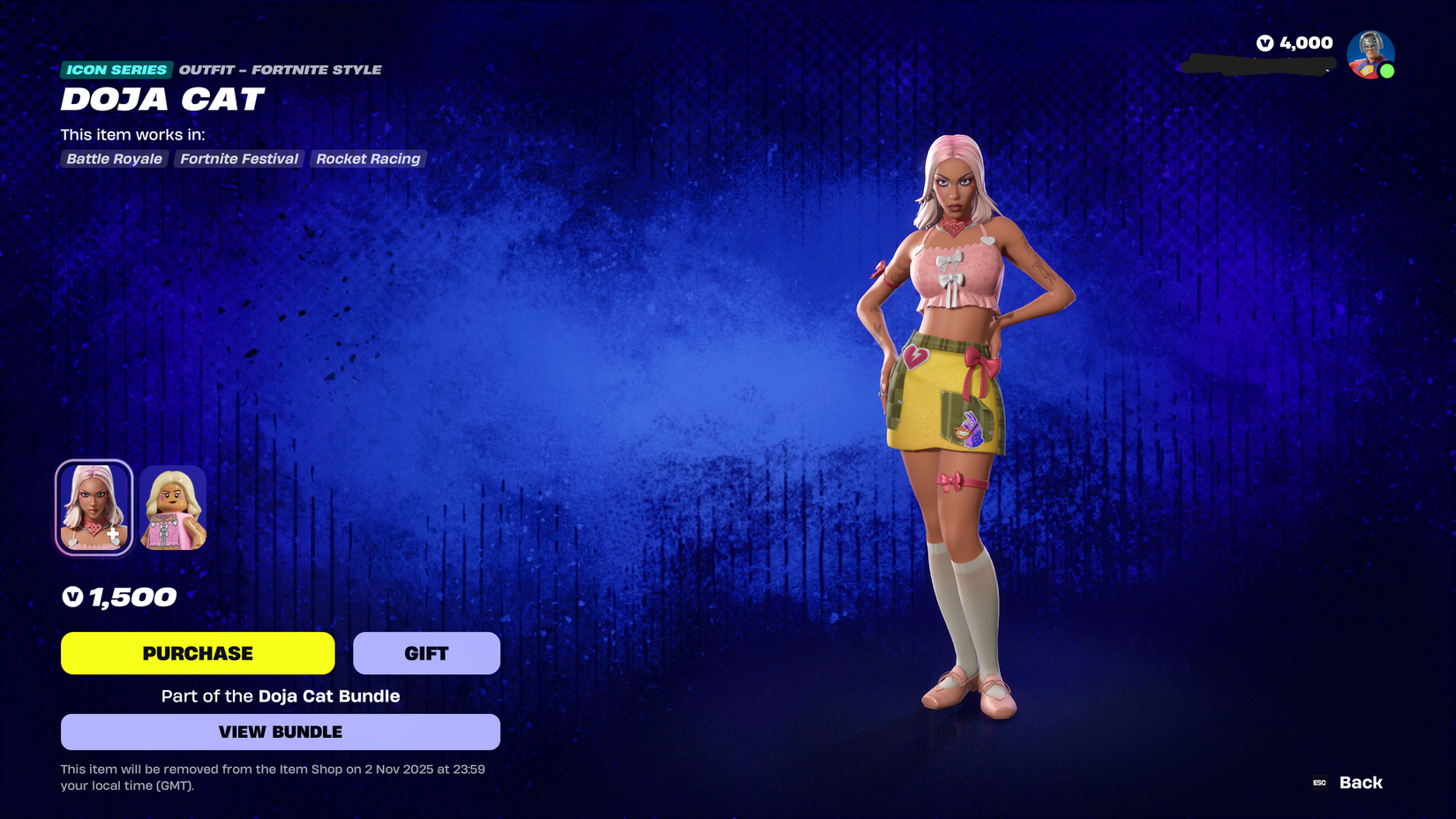1456x819 pixels.
Task: Click the V-Bucks icon next to 1,500 price
Action: (x=74, y=597)
